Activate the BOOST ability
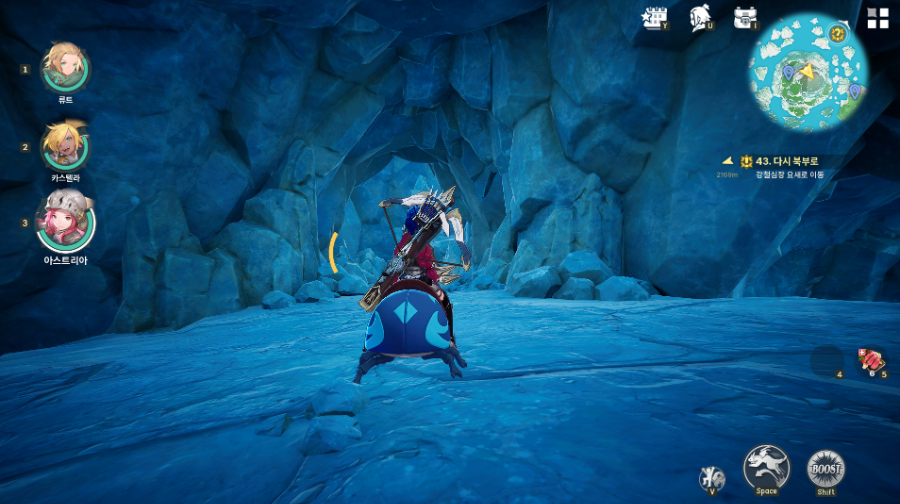This screenshot has height=504, width=900. [826, 467]
